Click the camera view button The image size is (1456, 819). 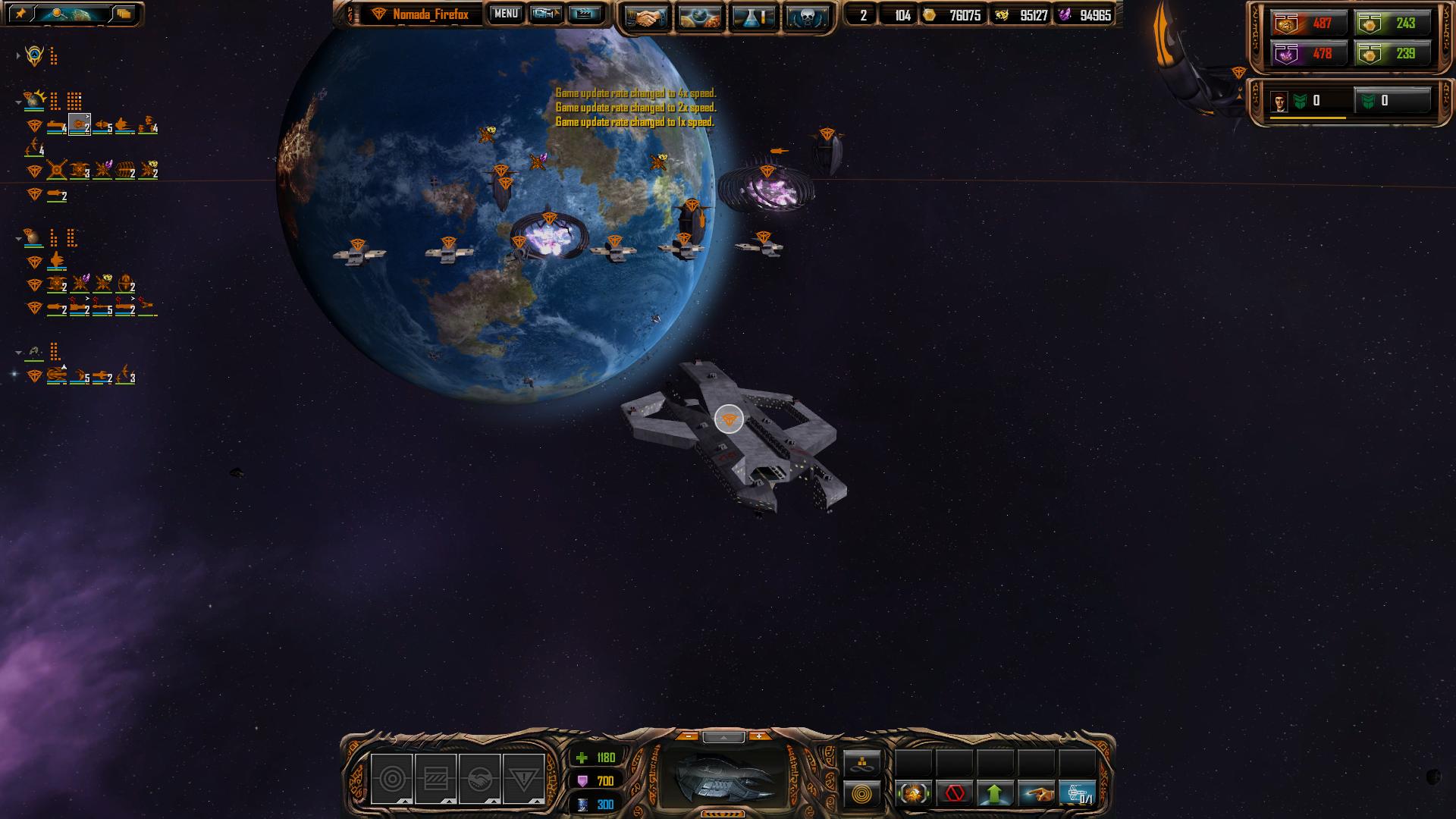coord(545,14)
